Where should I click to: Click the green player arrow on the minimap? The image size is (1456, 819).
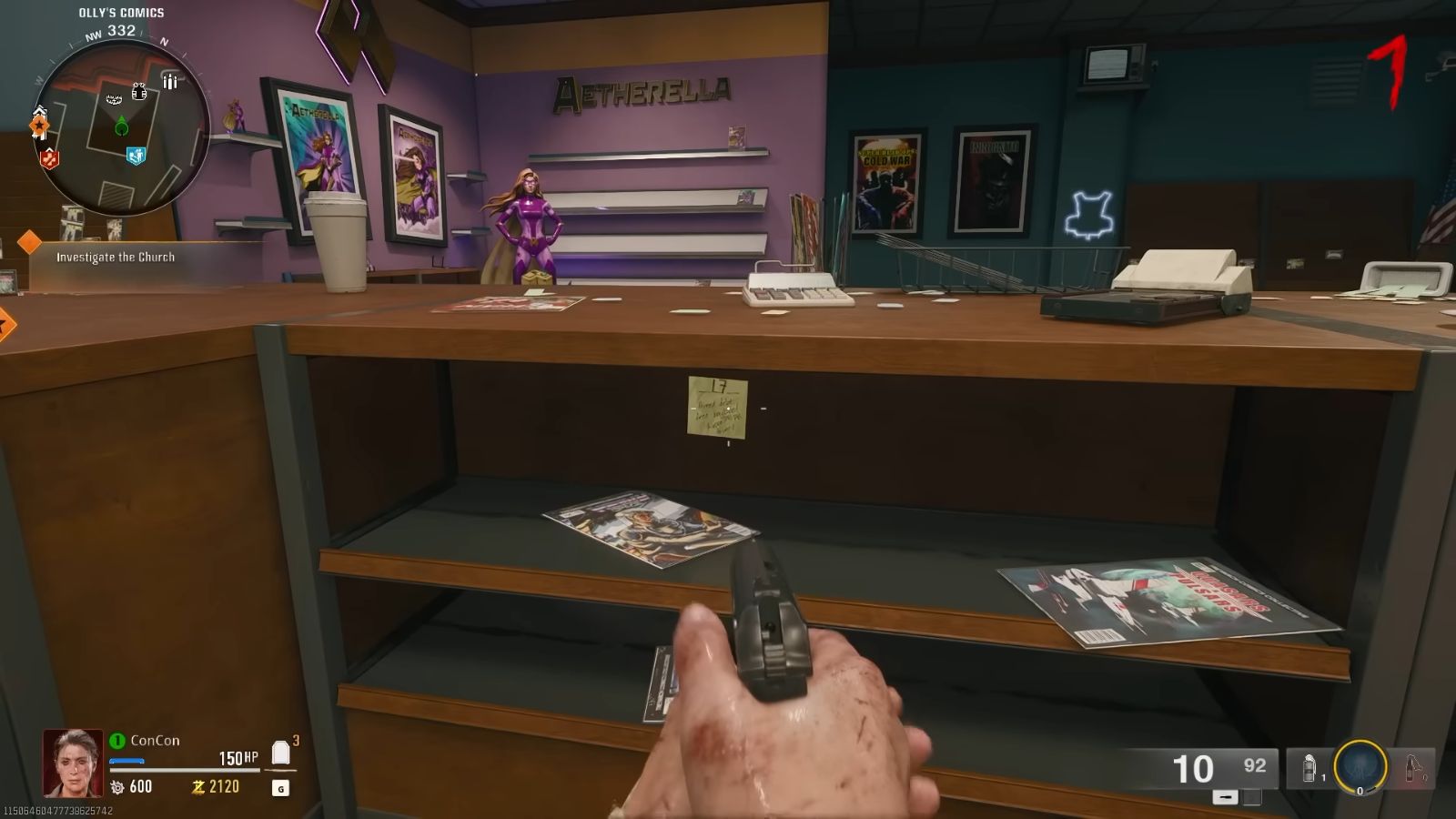[x=122, y=125]
